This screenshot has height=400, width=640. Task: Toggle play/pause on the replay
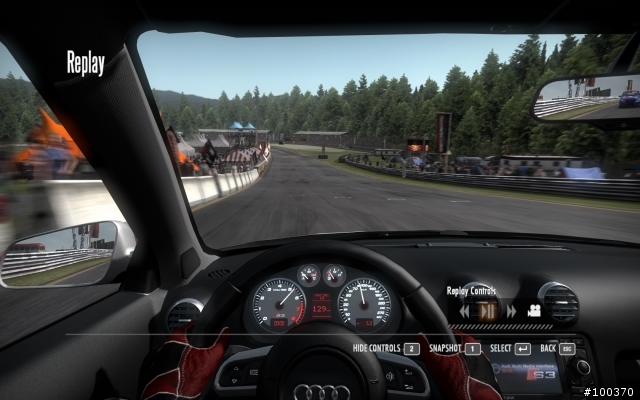[x=488, y=311]
